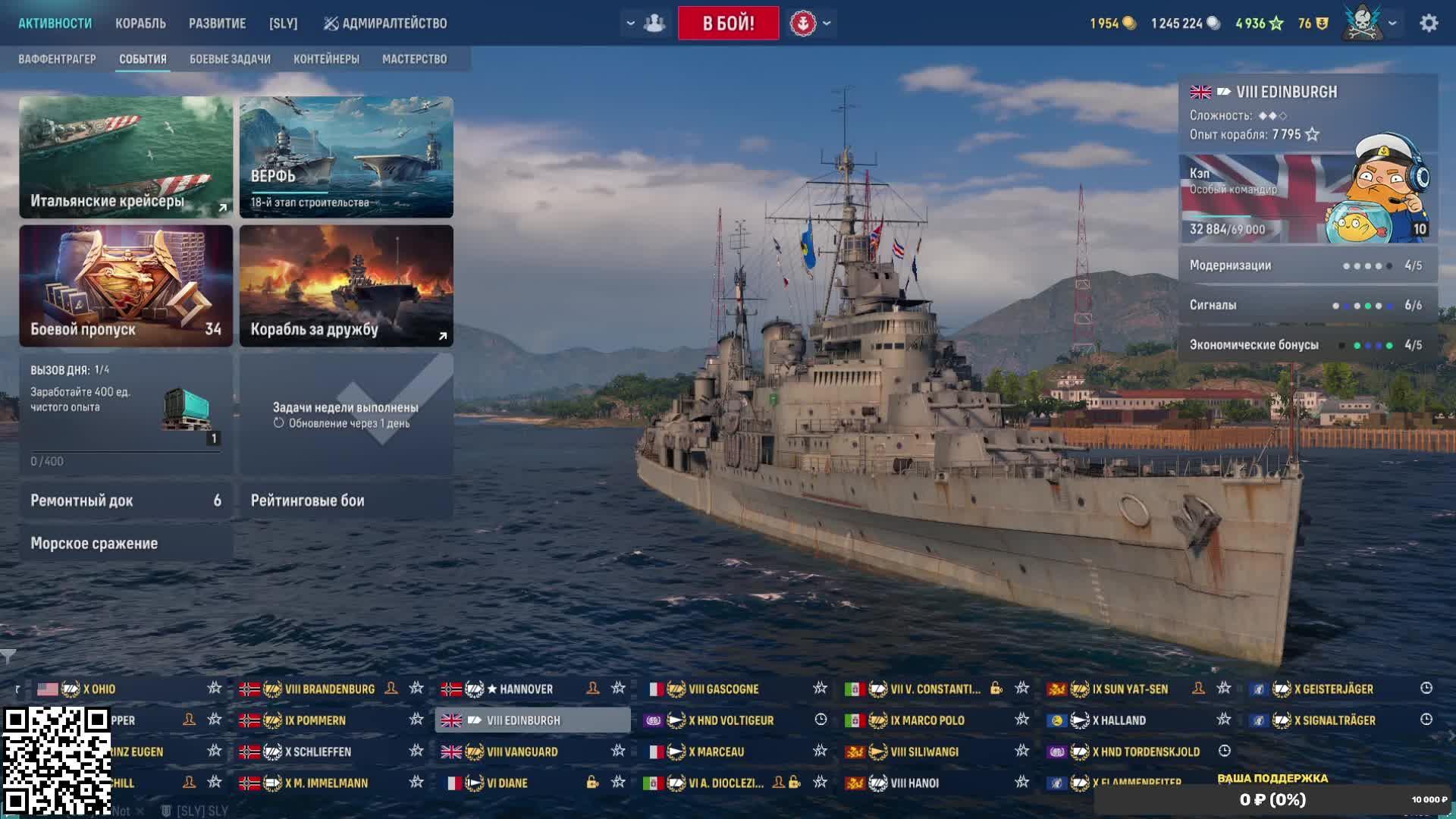Open Морское сражение
This screenshot has height=819, width=1456.
pos(126,544)
